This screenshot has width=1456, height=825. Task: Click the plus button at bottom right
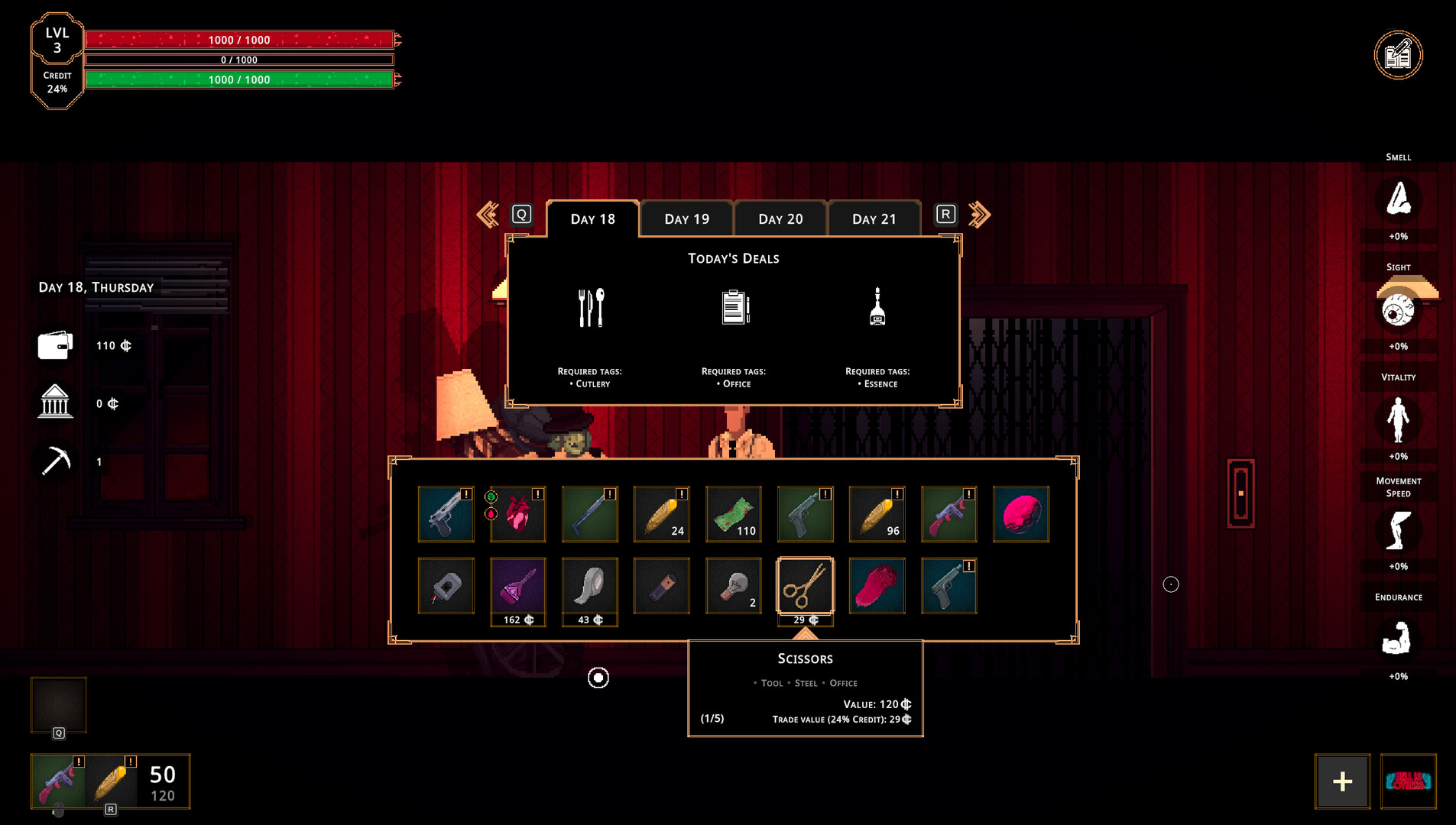(x=1341, y=781)
